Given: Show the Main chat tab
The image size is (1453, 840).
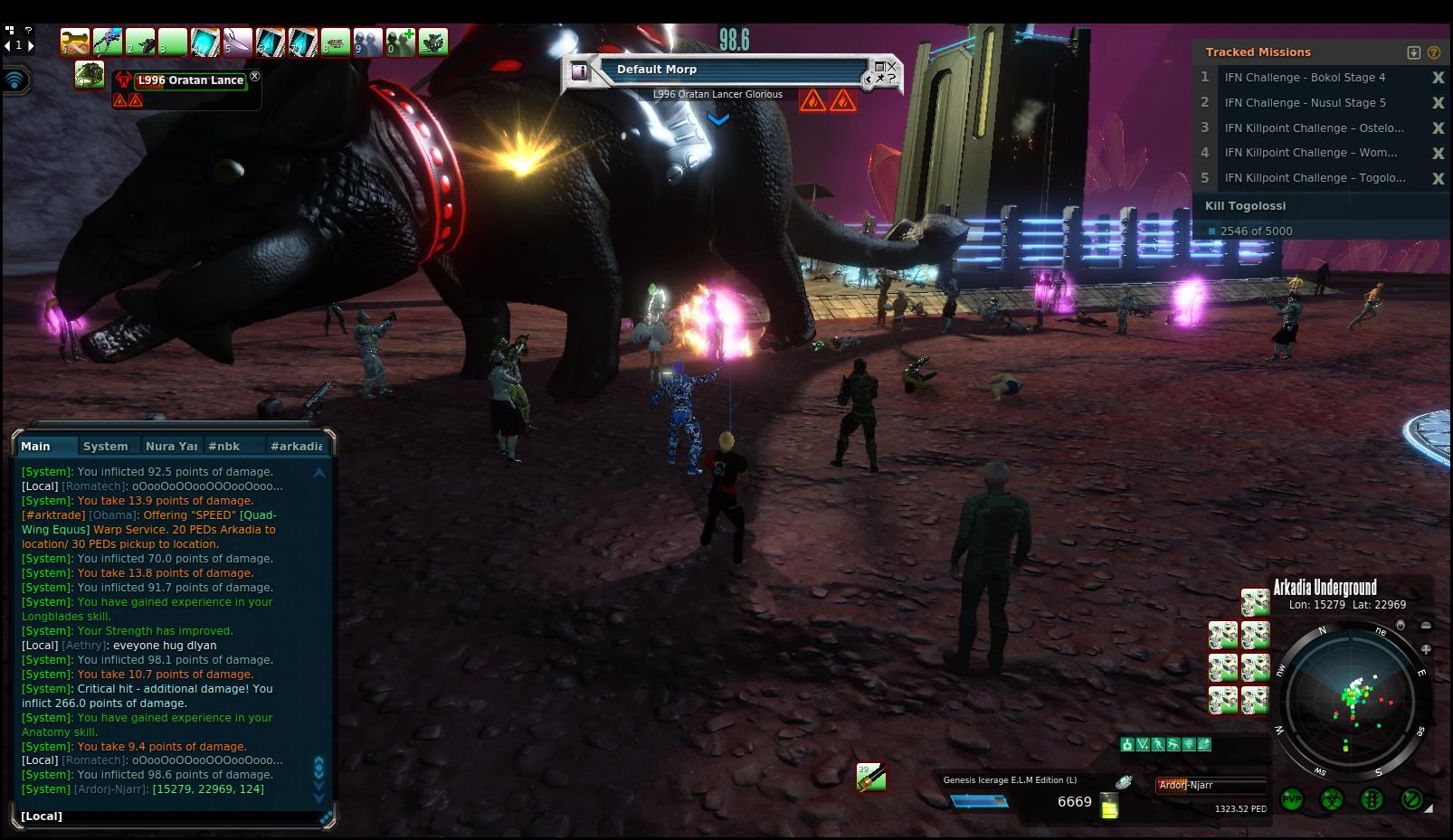Looking at the screenshot, I should [36, 446].
